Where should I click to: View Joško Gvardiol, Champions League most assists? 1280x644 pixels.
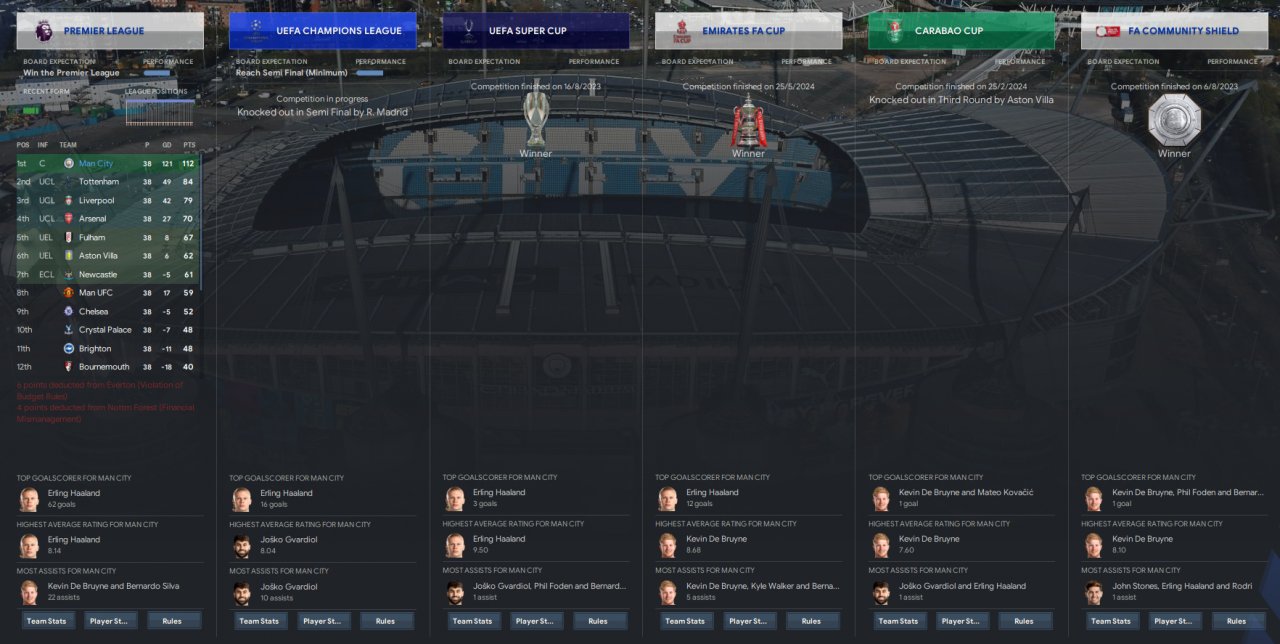289,587
